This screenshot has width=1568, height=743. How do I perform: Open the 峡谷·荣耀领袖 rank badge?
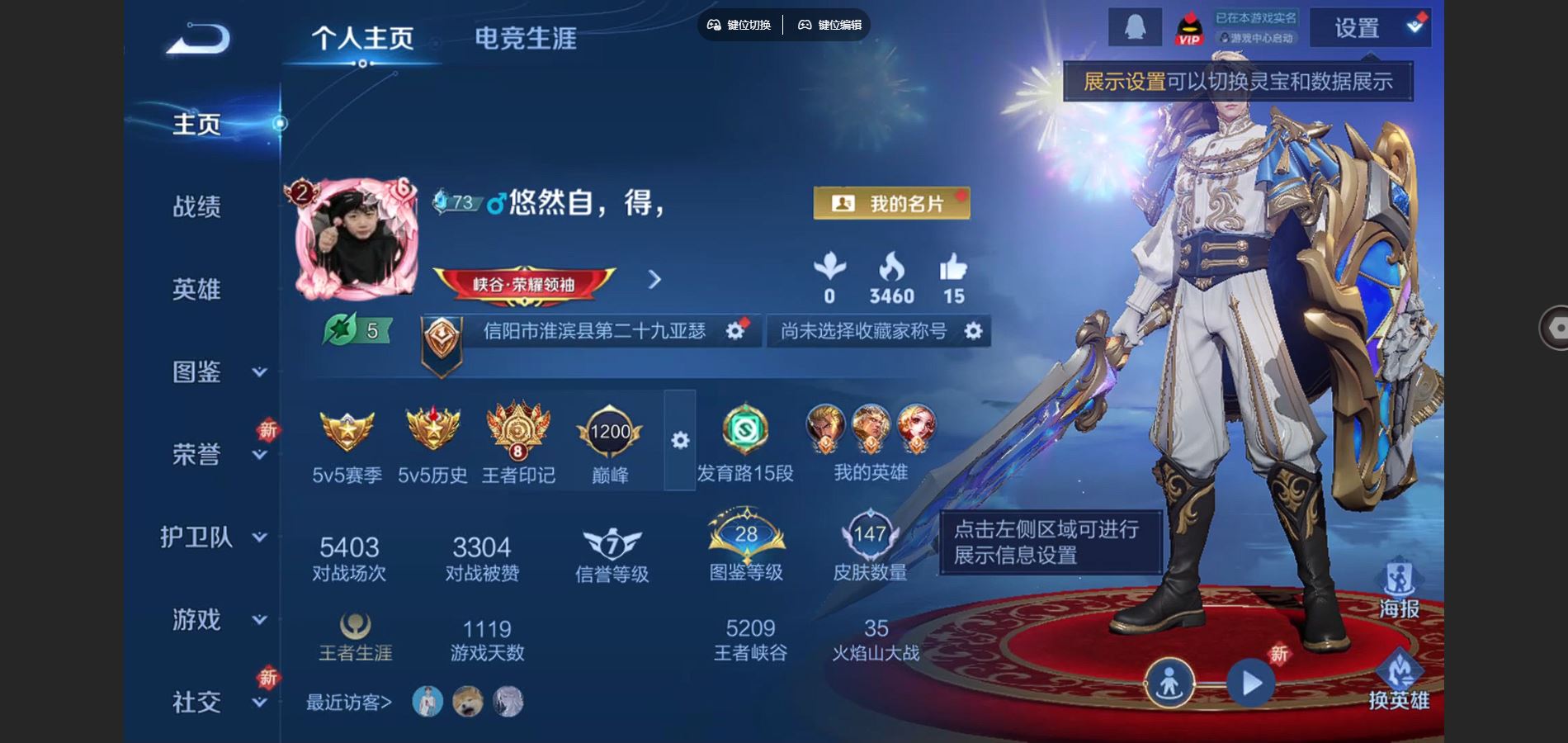(524, 284)
